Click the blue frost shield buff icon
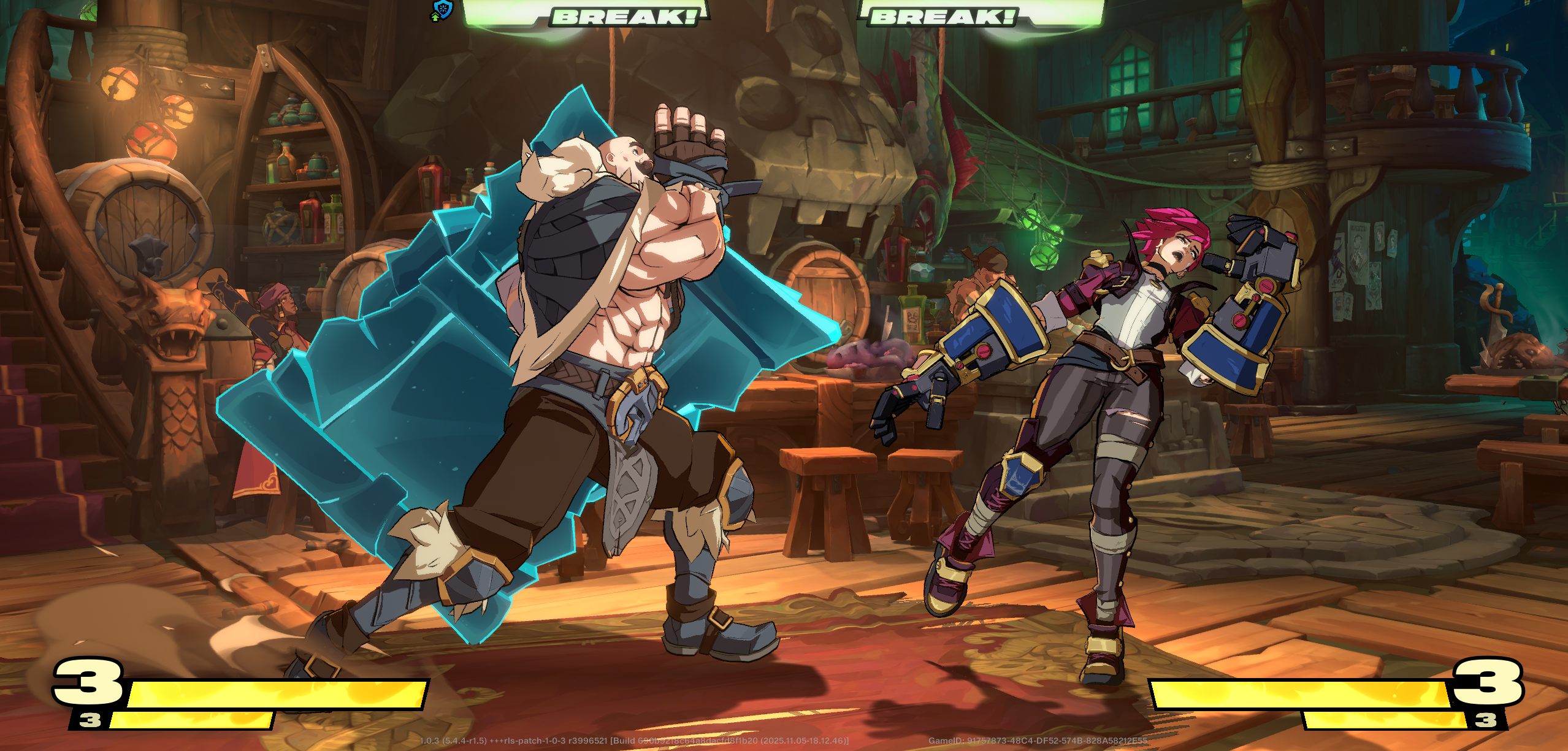The image size is (1568, 751). (442, 9)
